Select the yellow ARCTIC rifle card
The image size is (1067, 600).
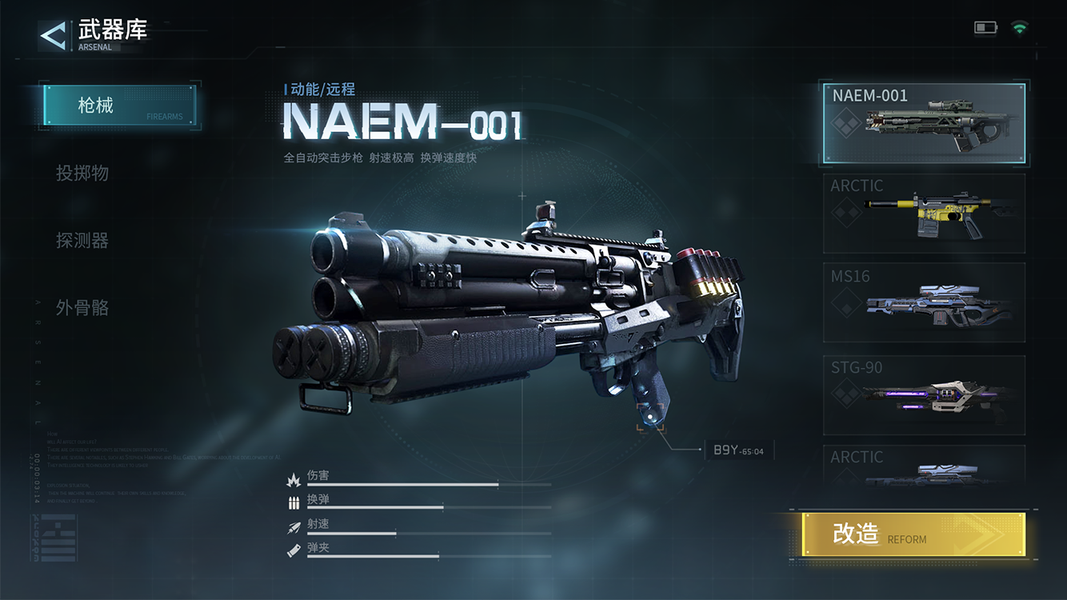[924, 213]
